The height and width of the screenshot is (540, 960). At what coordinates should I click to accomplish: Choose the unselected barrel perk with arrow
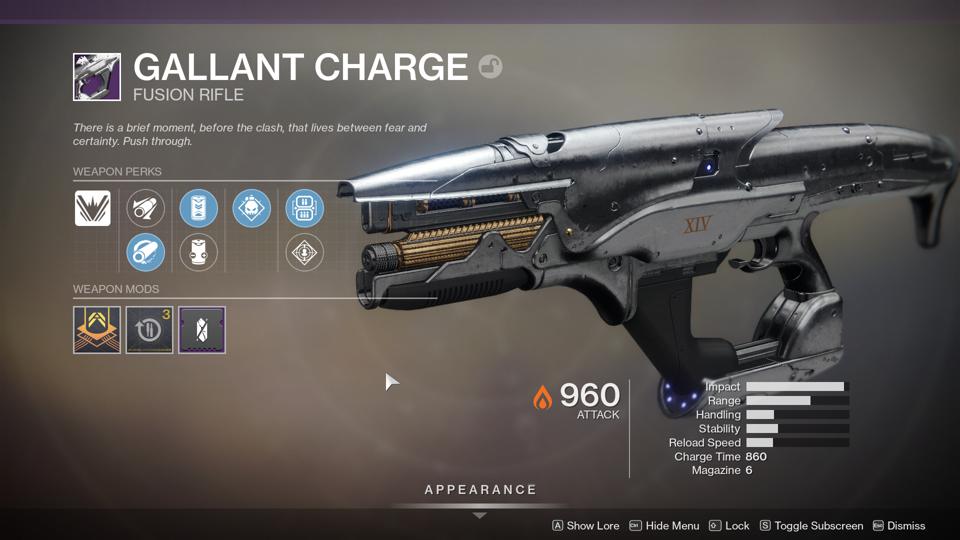(146, 209)
